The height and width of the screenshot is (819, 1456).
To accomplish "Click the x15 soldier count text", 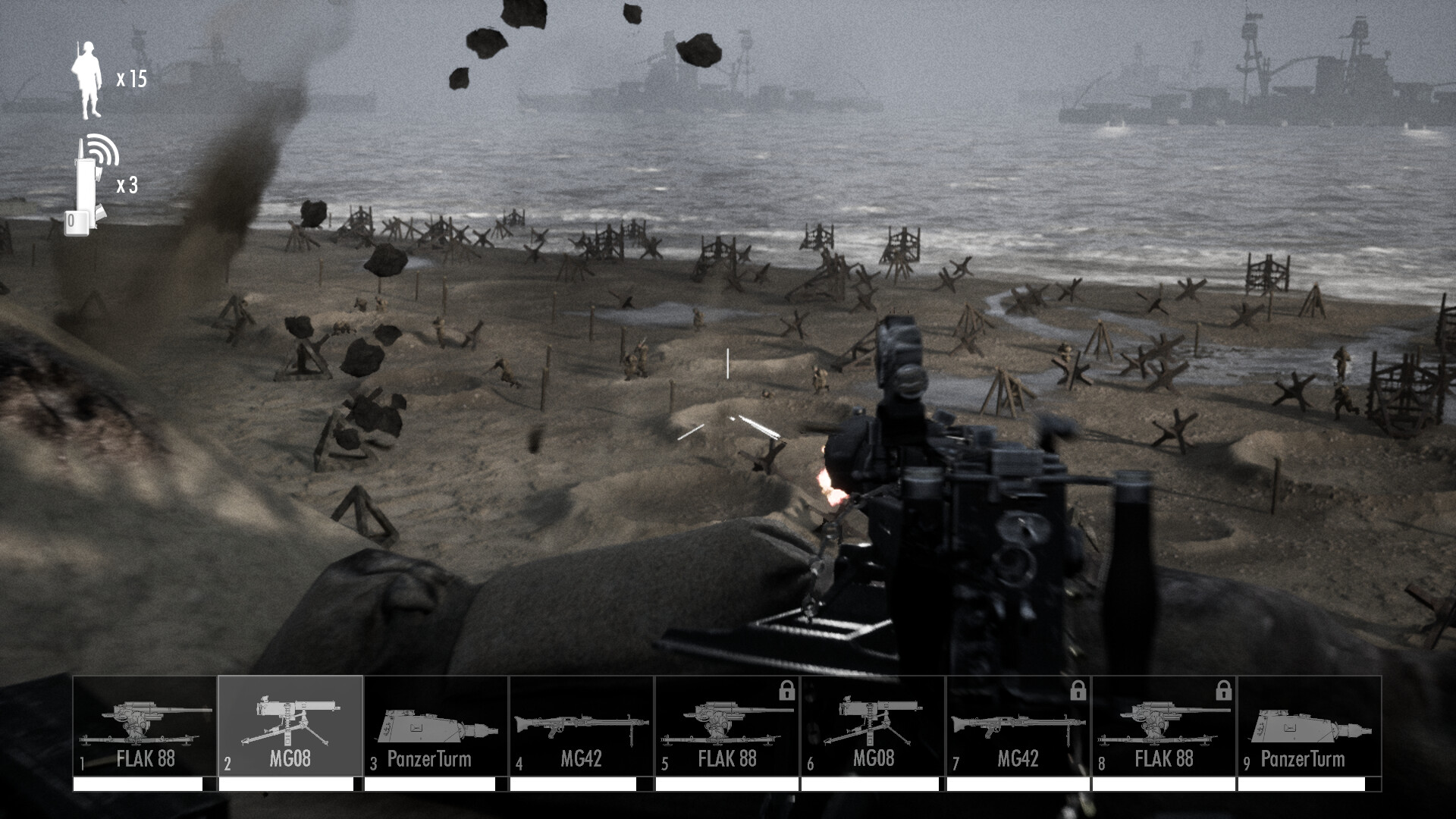I will (x=132, y=77).
